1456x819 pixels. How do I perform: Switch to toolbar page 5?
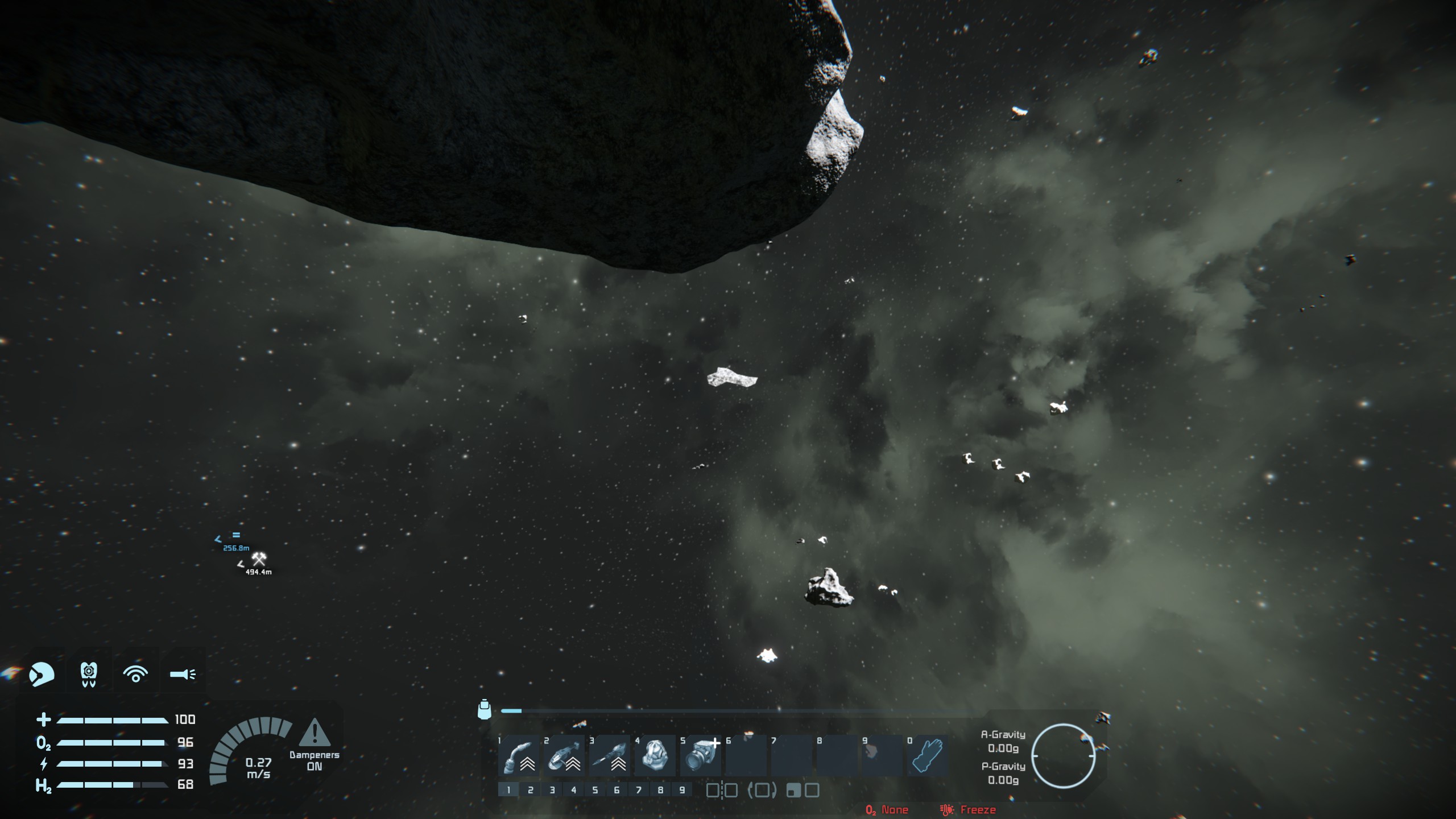click(595, 790)
